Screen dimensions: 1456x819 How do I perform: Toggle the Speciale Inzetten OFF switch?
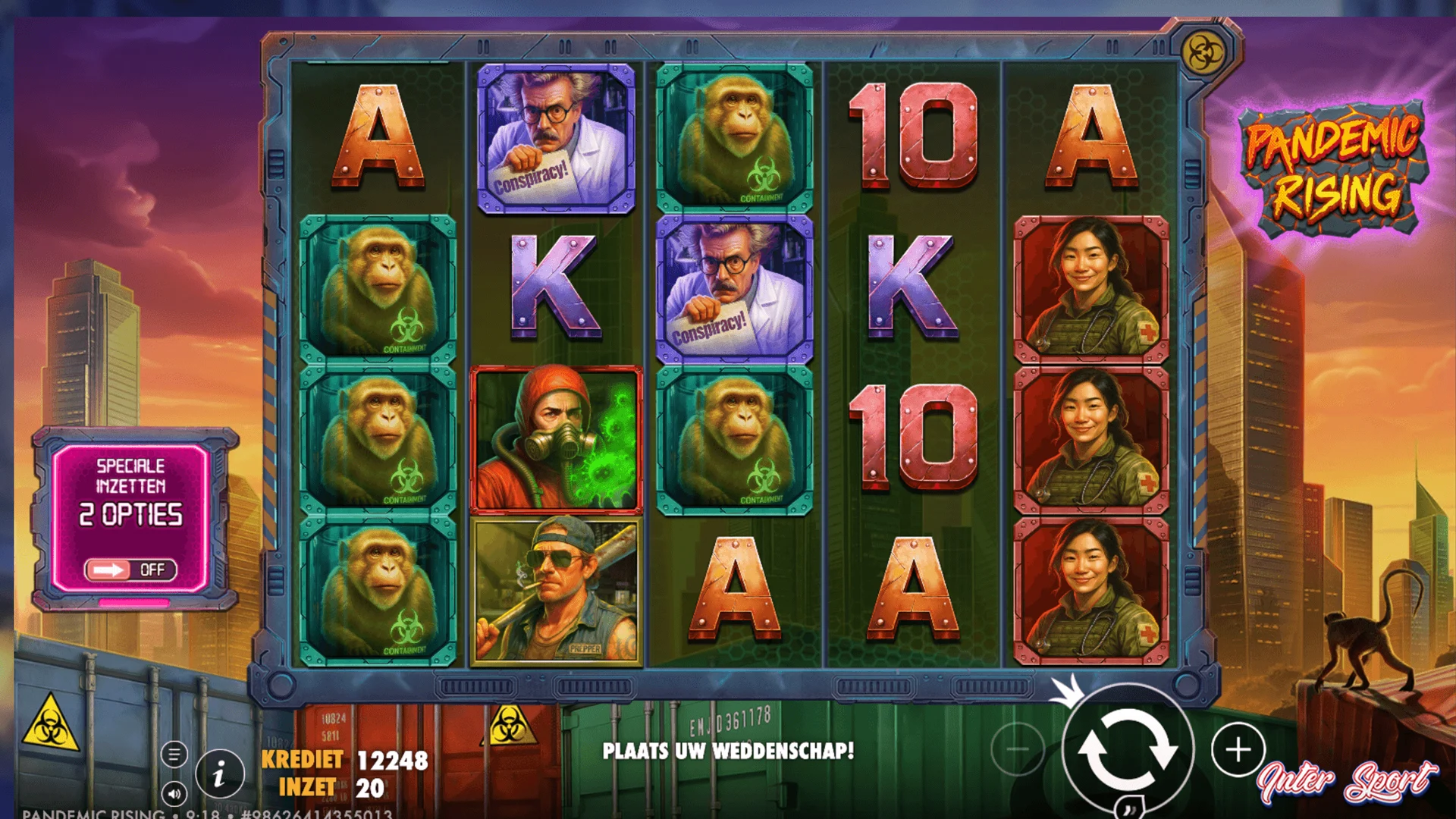130,570
